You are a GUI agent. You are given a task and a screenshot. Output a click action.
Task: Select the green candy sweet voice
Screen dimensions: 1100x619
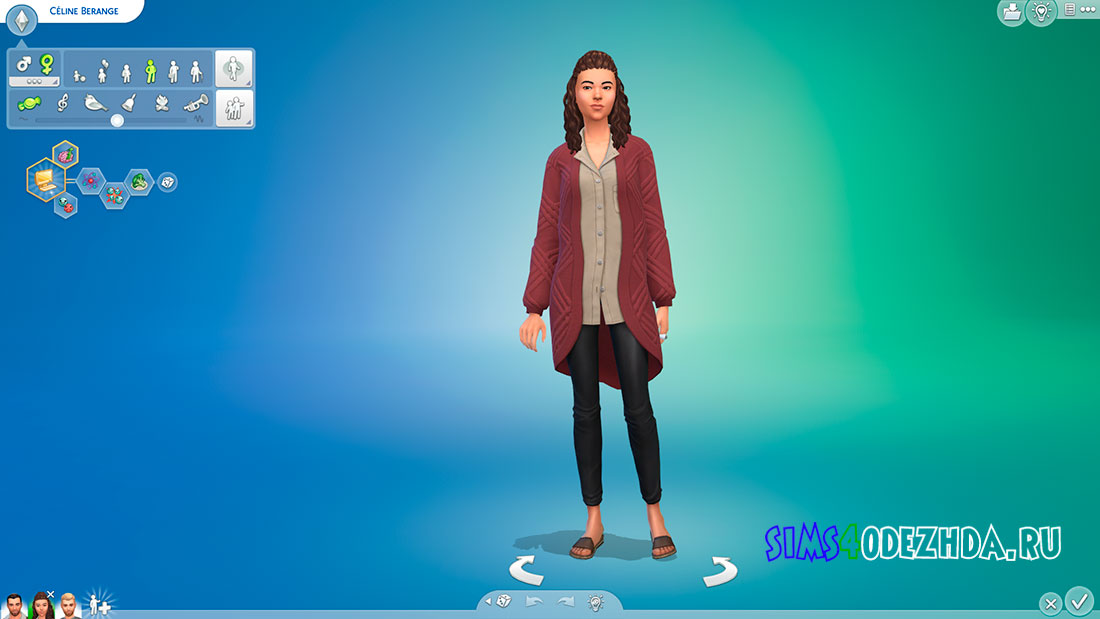[29, 103]
